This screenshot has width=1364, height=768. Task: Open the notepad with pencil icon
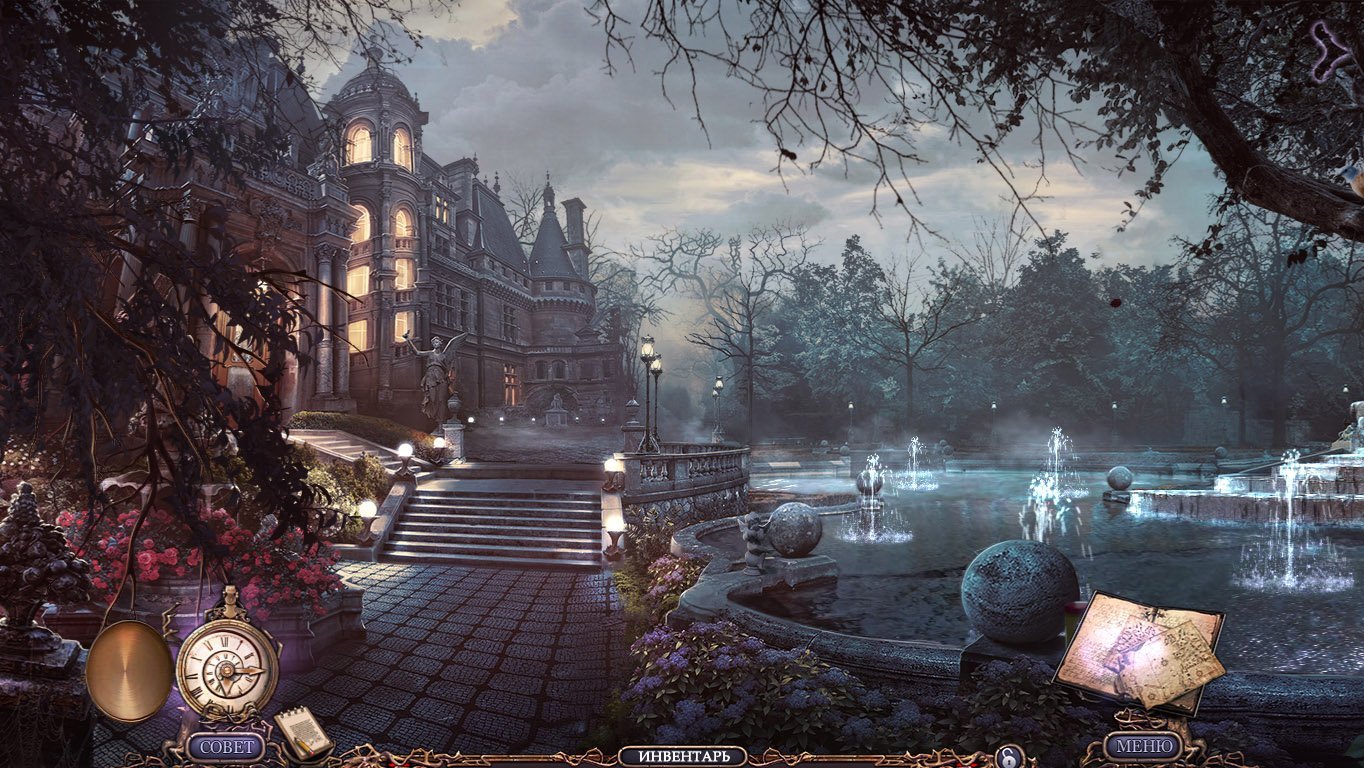coord(304,733)
